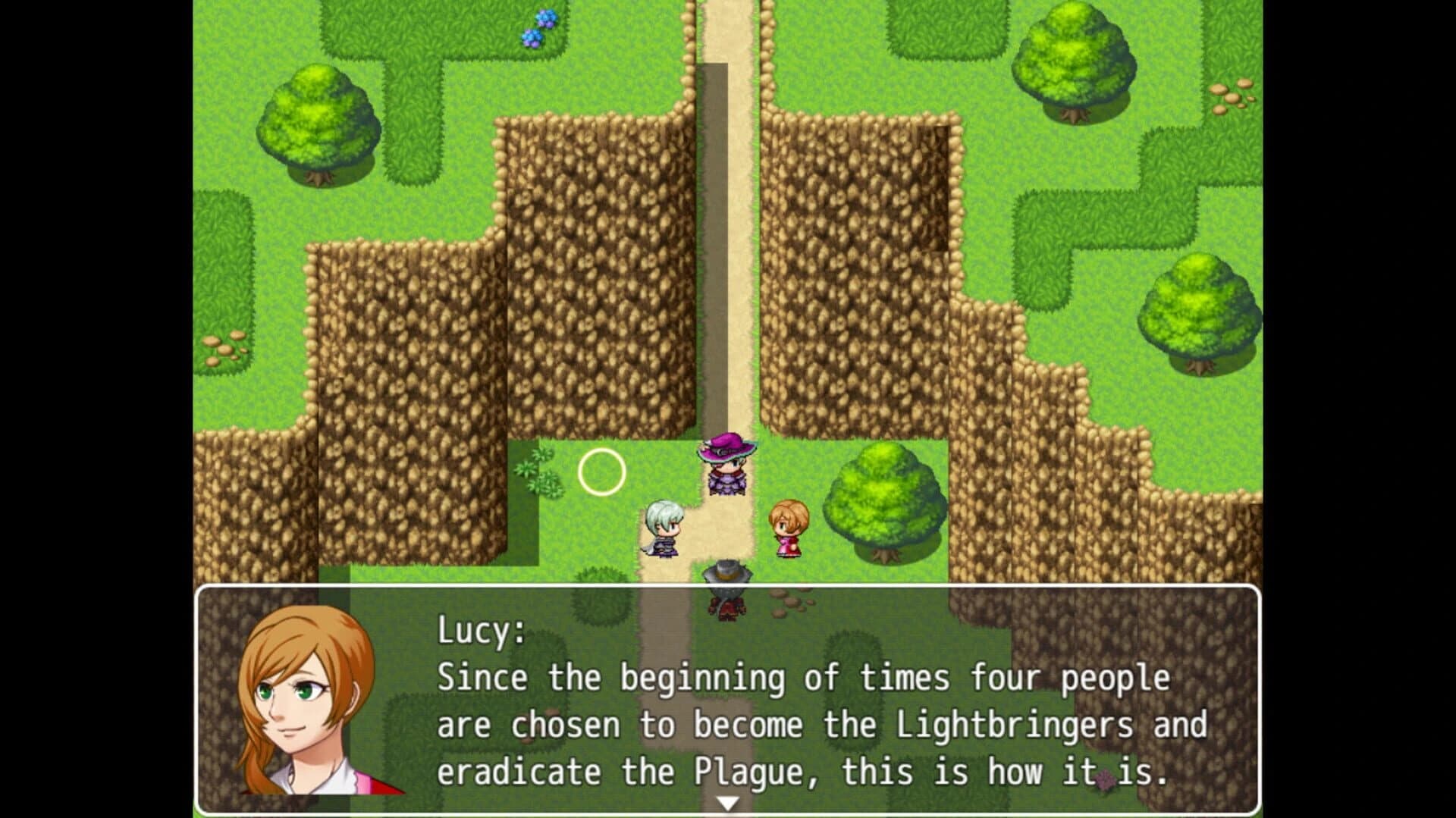1456x818 pixels.
Task: Click the mushroom cluster on the right
Action: pyautogui.click(x=1232, y=97)
